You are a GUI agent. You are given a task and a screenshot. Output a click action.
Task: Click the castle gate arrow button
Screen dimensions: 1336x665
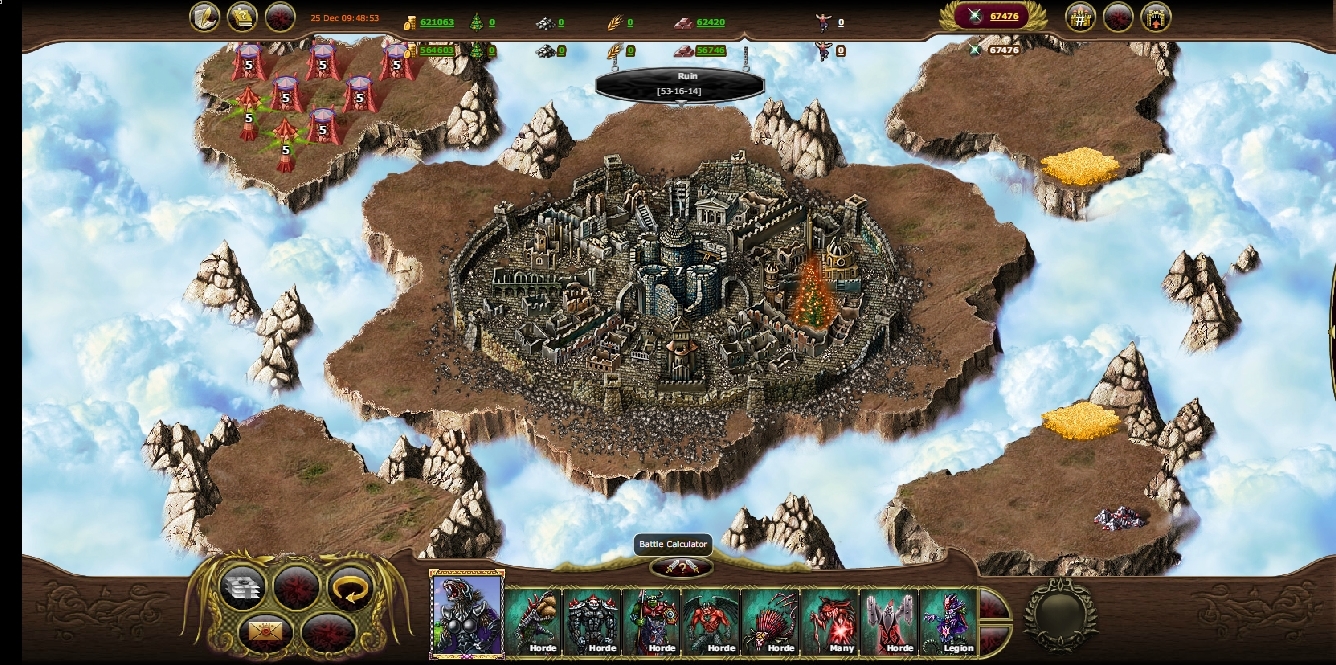coord(1155,17)
